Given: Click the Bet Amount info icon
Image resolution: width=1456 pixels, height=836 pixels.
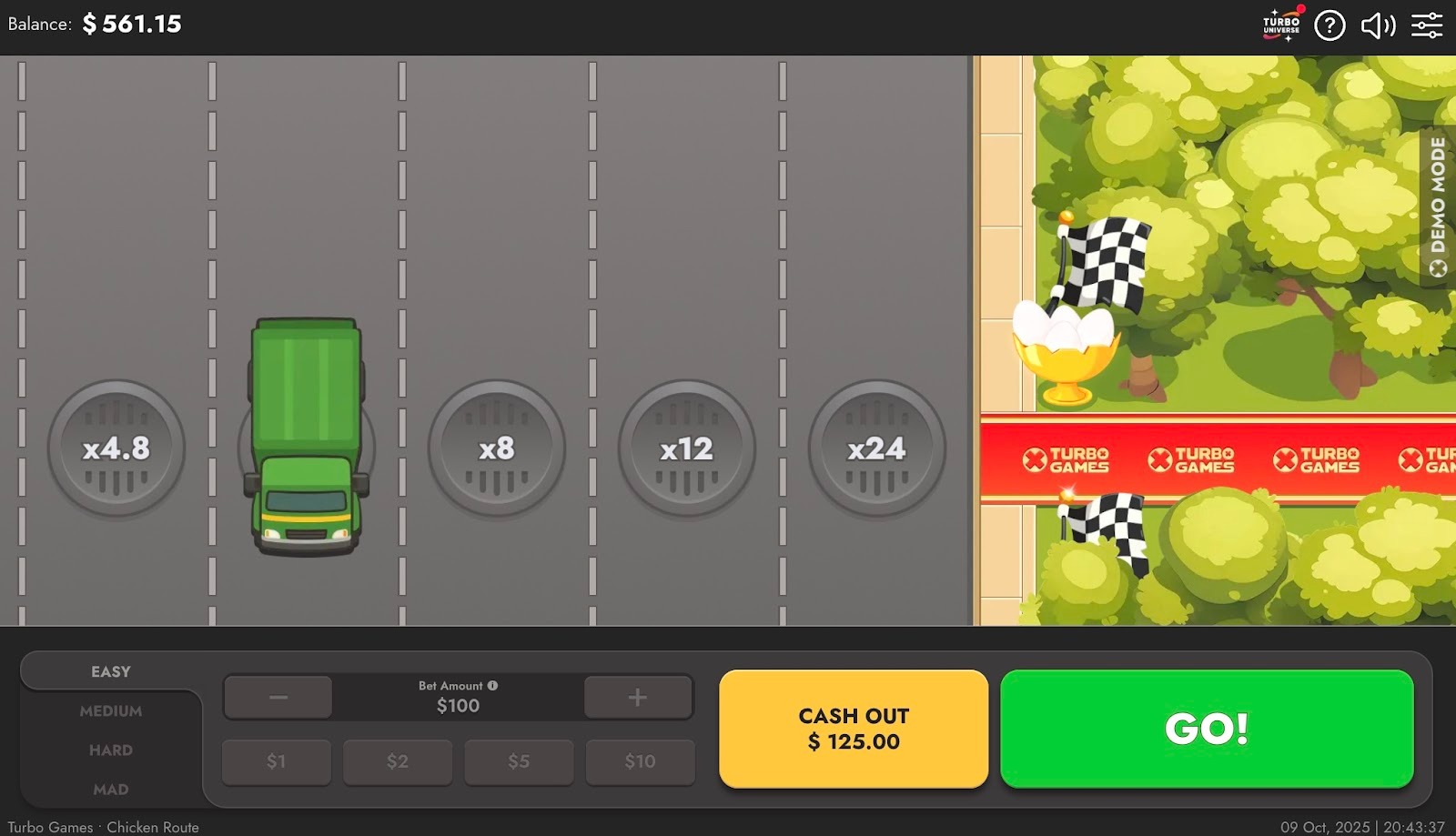Looking at the screenshot, I should 492,686.
